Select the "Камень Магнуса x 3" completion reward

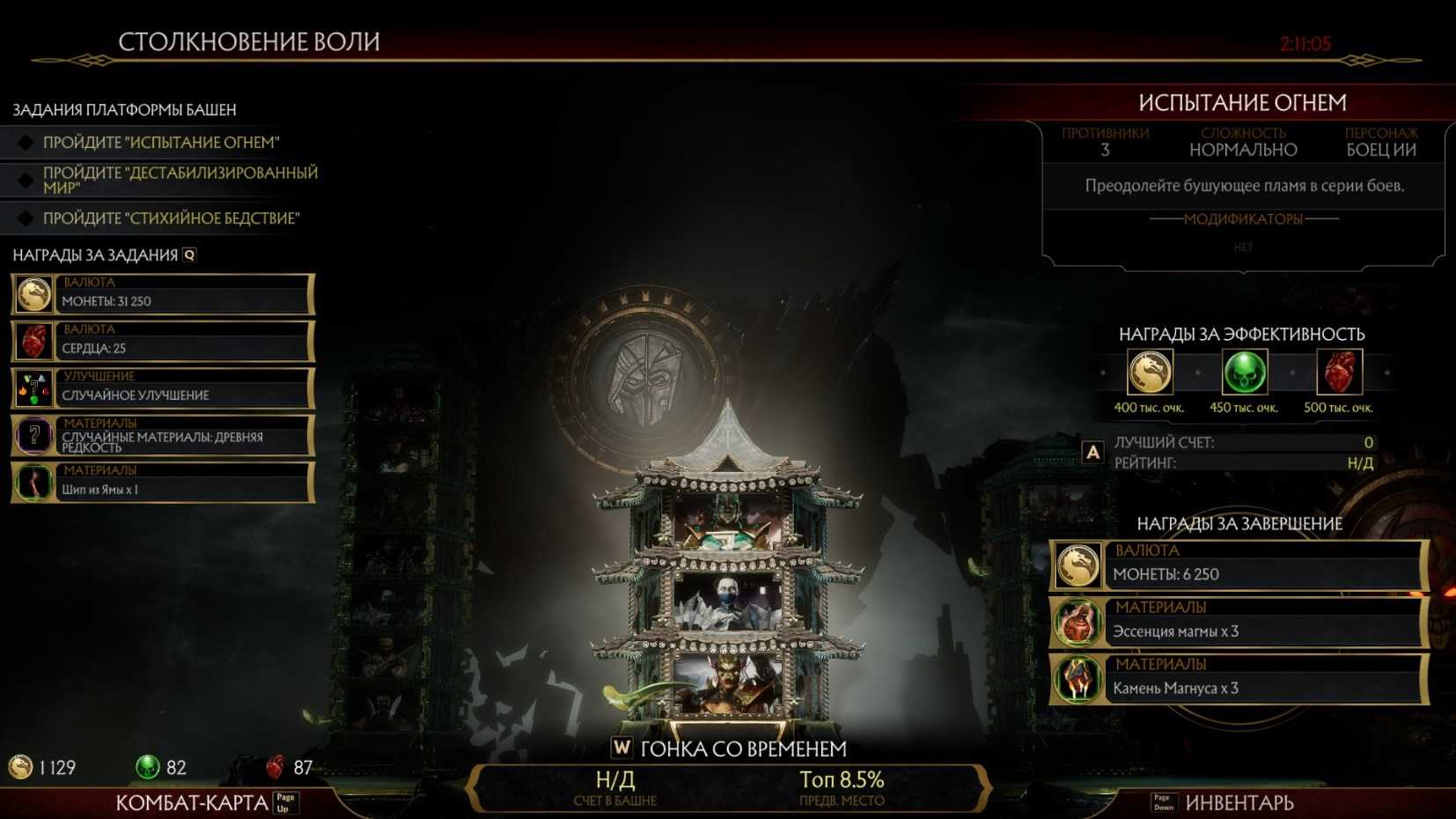1238,679
